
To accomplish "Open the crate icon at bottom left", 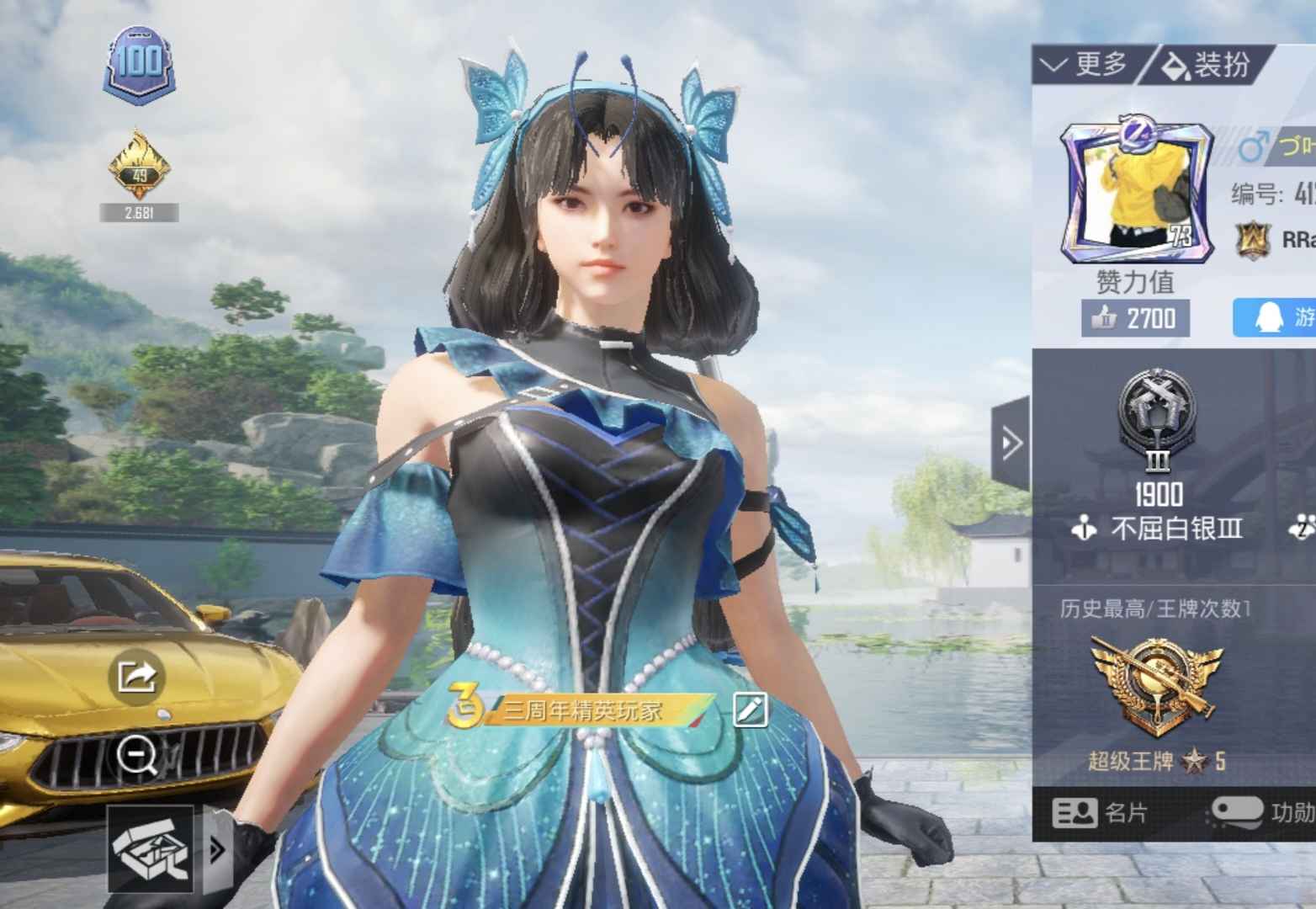I will (x=151, y=848).
